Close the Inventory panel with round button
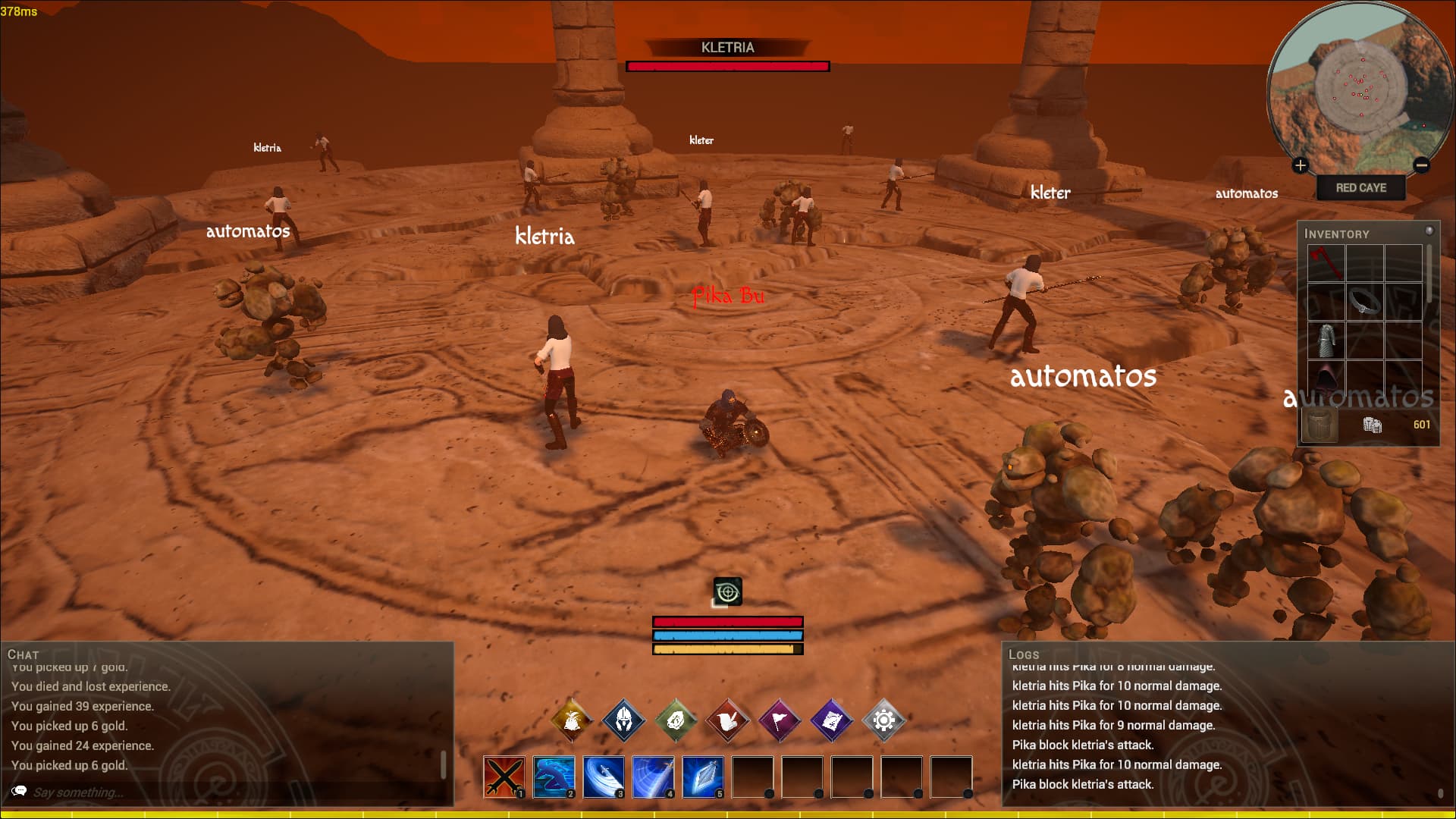This screenshot has width=1456, height=819. point(1429,231)
